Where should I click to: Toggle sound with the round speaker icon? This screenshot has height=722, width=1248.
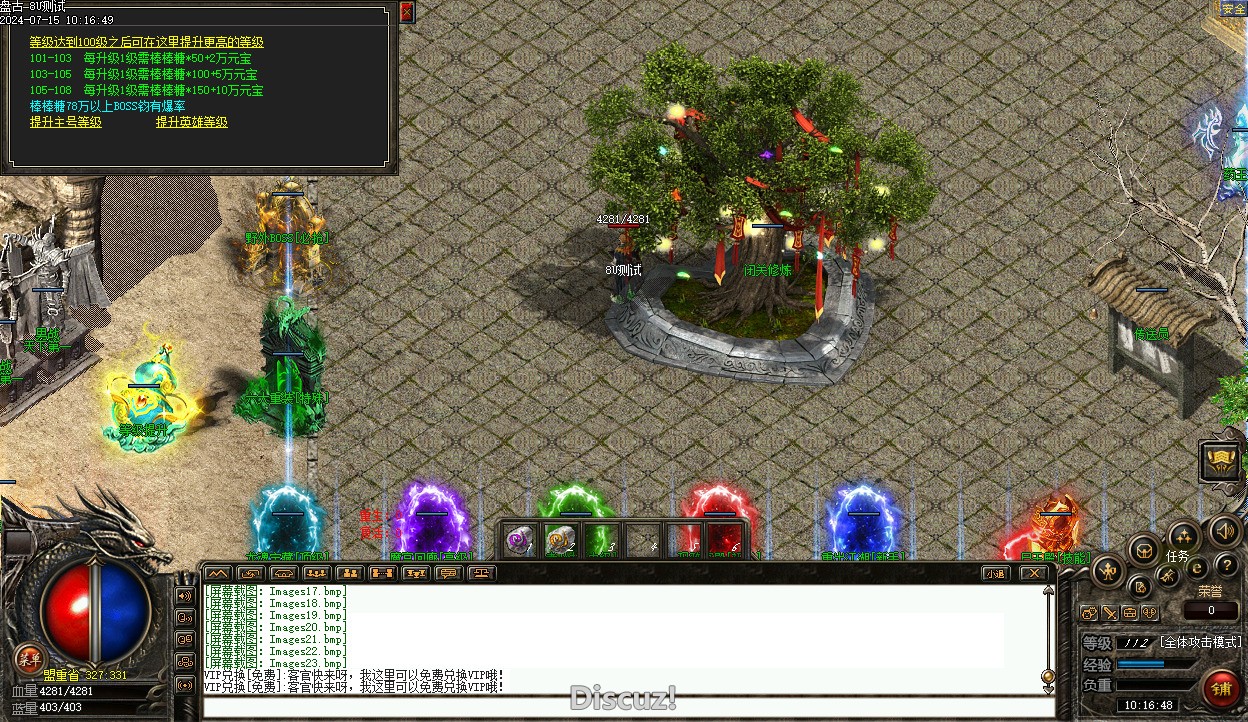point(1224,532)
